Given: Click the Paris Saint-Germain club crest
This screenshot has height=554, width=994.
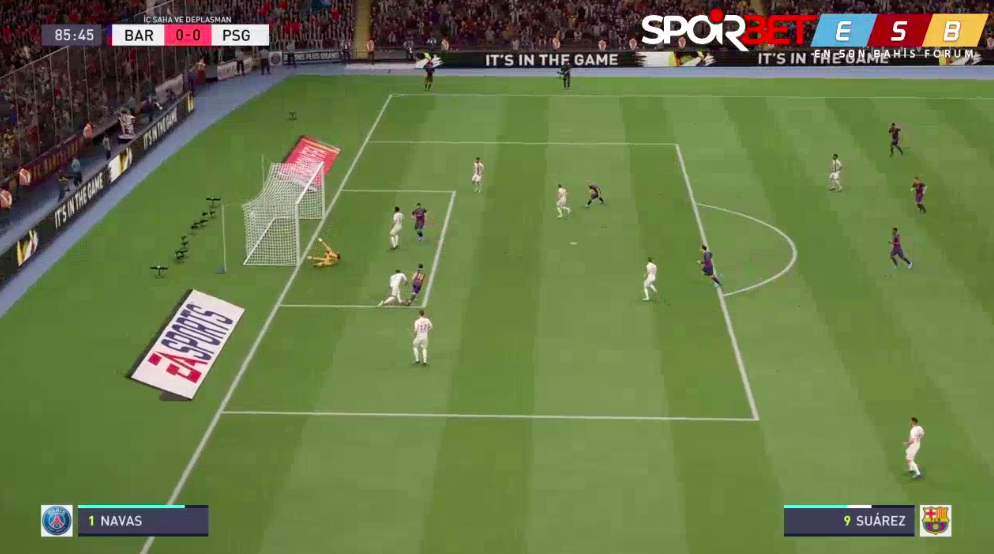Looking at the screenshot, I should tap(56, 520).
